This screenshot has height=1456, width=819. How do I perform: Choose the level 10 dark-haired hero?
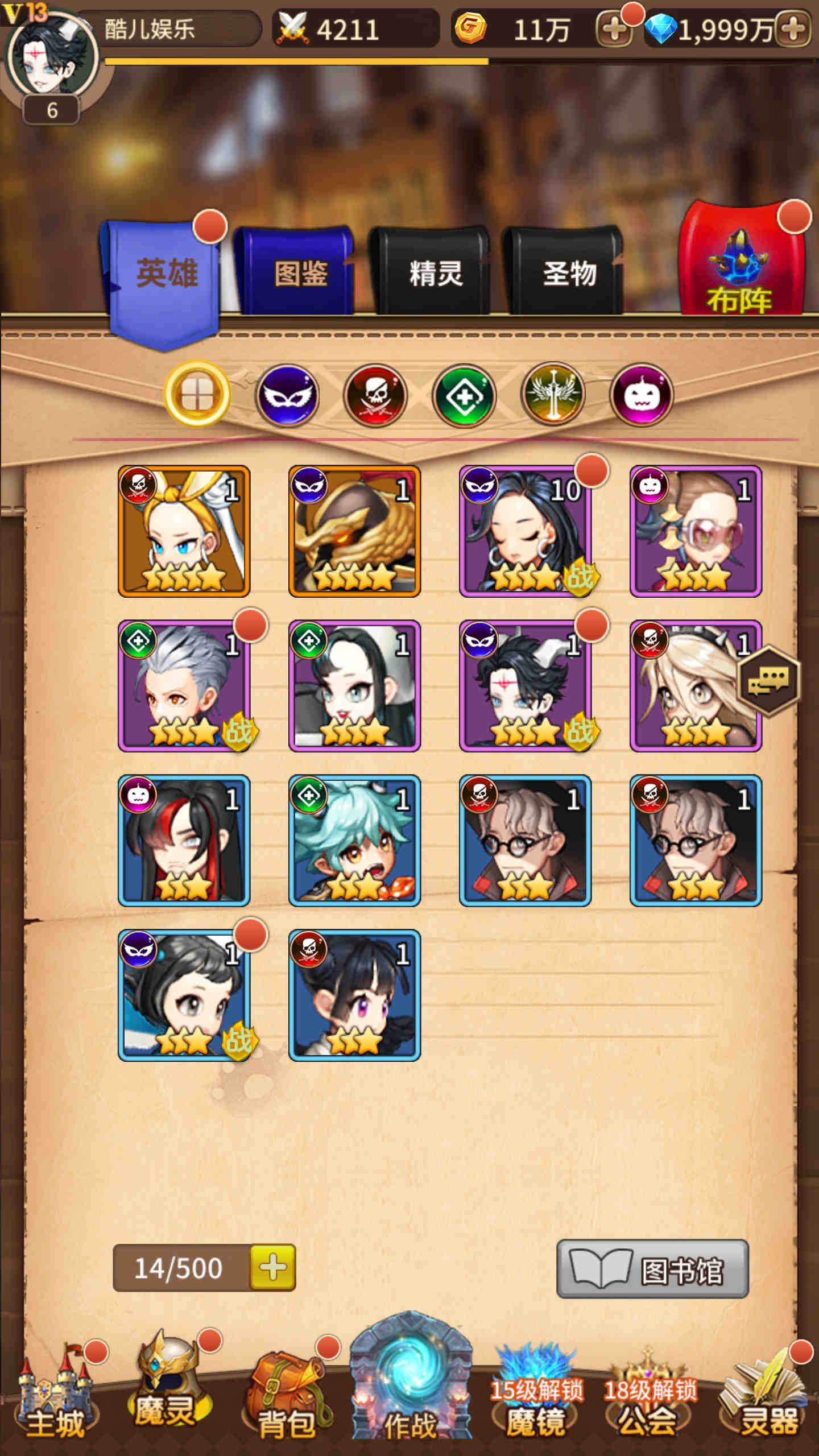525,531
